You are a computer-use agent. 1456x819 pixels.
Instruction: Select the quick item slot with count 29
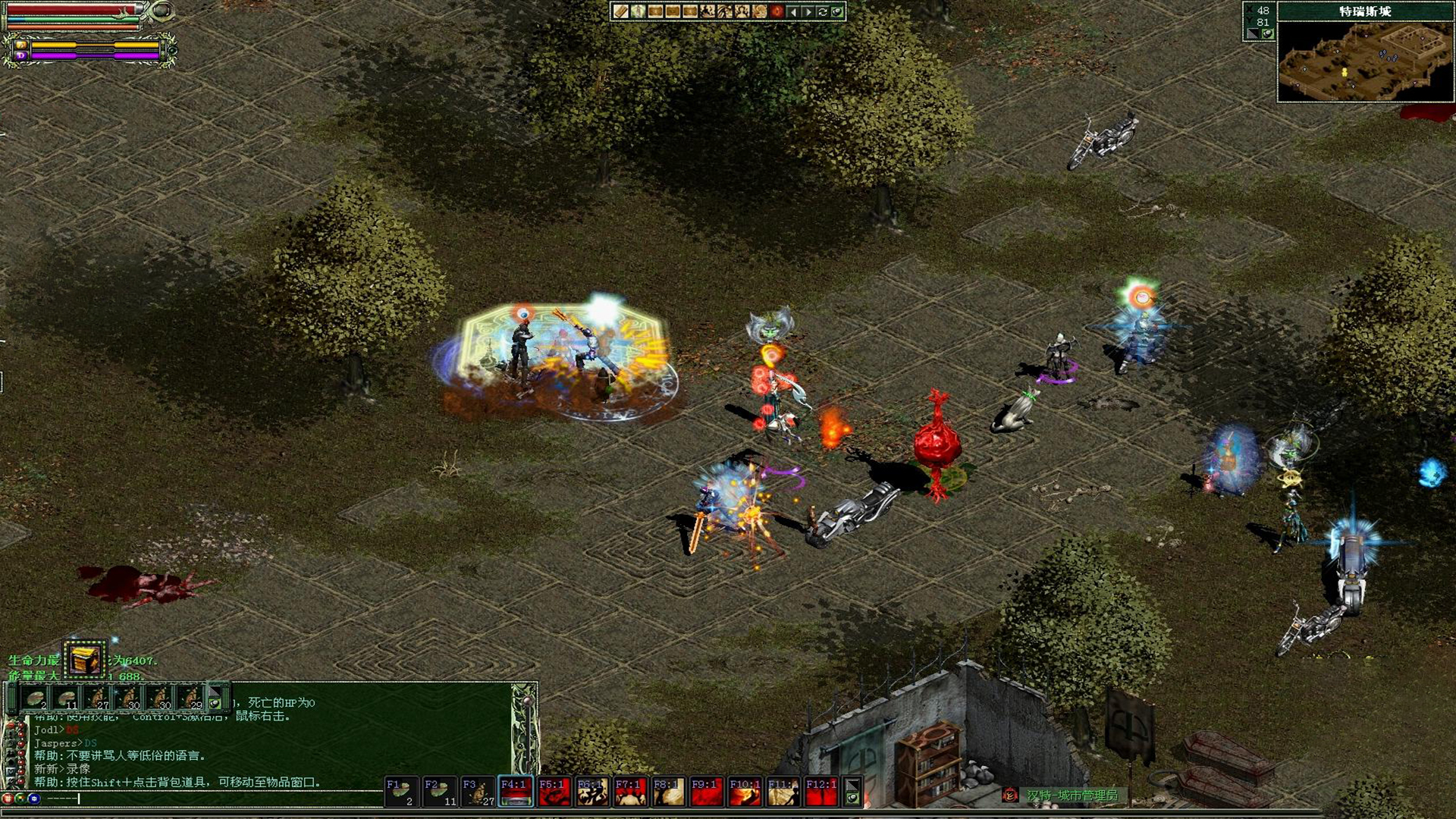190,698
